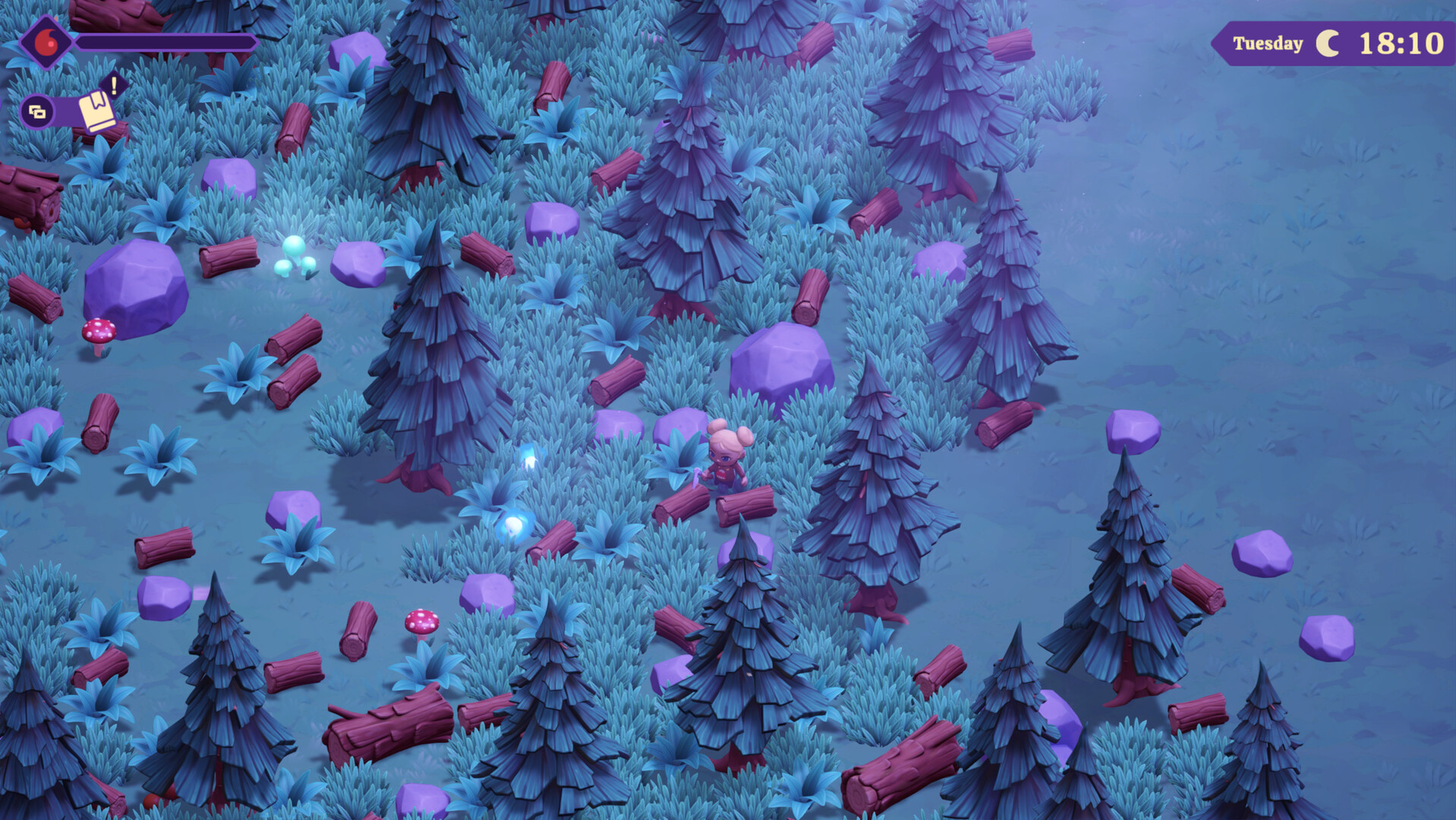Click the moon phase icon beside the clock
Viewport: 1456px width, 820px height.
[1328, 43]
